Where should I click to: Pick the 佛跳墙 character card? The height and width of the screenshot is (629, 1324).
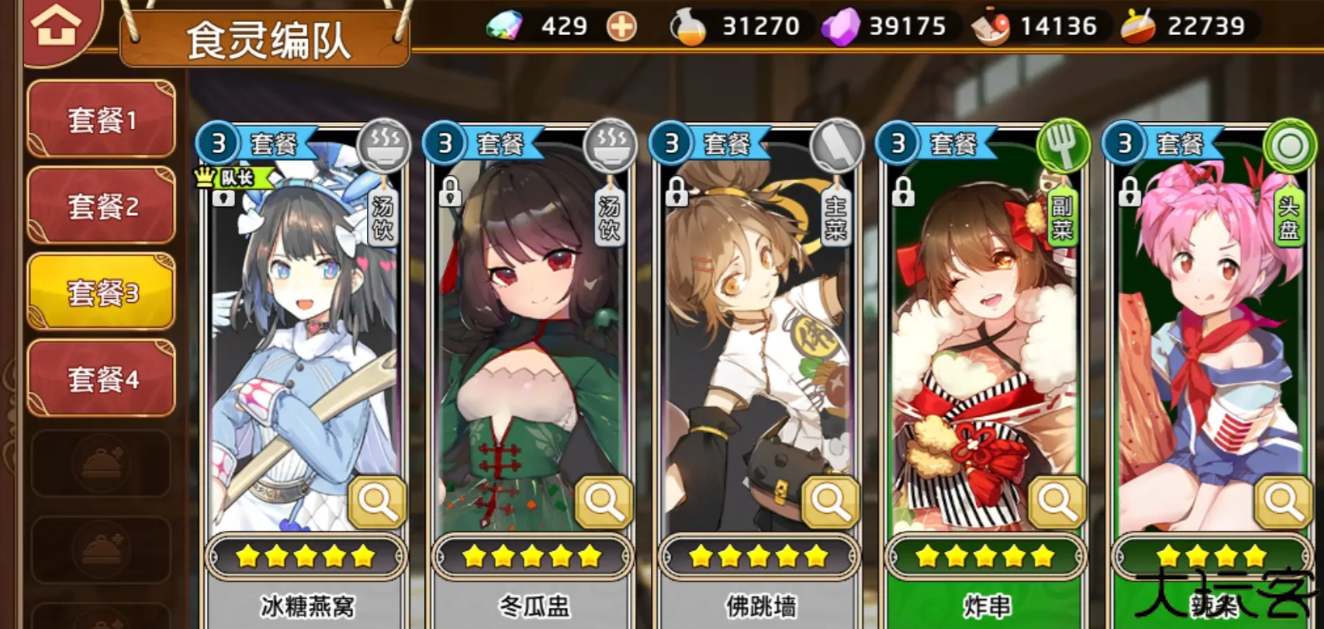coord(755,340)
